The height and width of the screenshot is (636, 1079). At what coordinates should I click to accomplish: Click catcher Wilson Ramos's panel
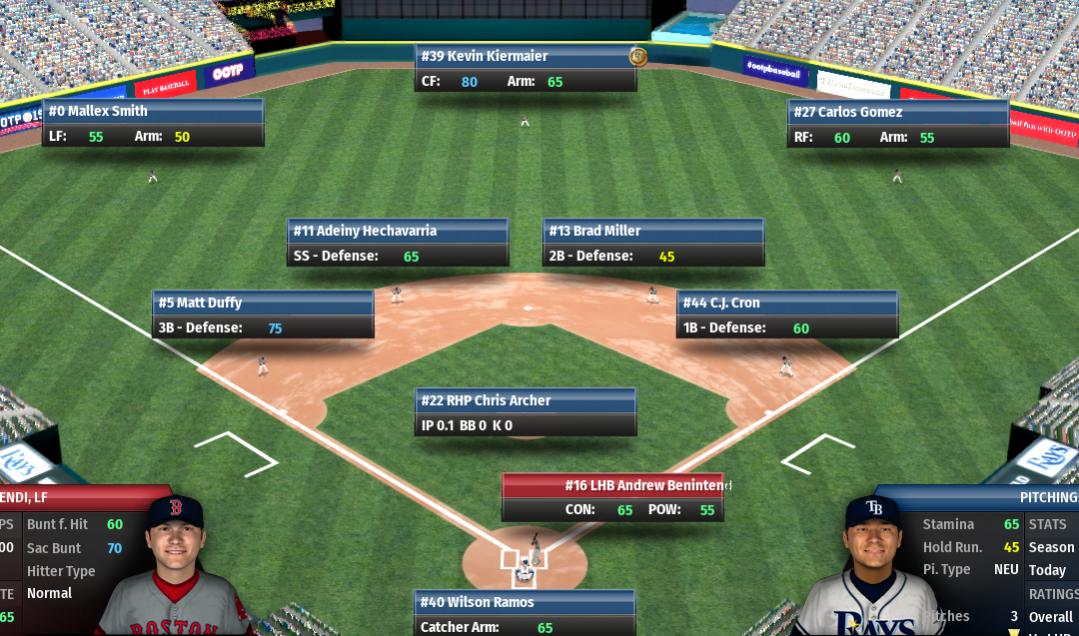pyautogui.click(x=525, y=613)
